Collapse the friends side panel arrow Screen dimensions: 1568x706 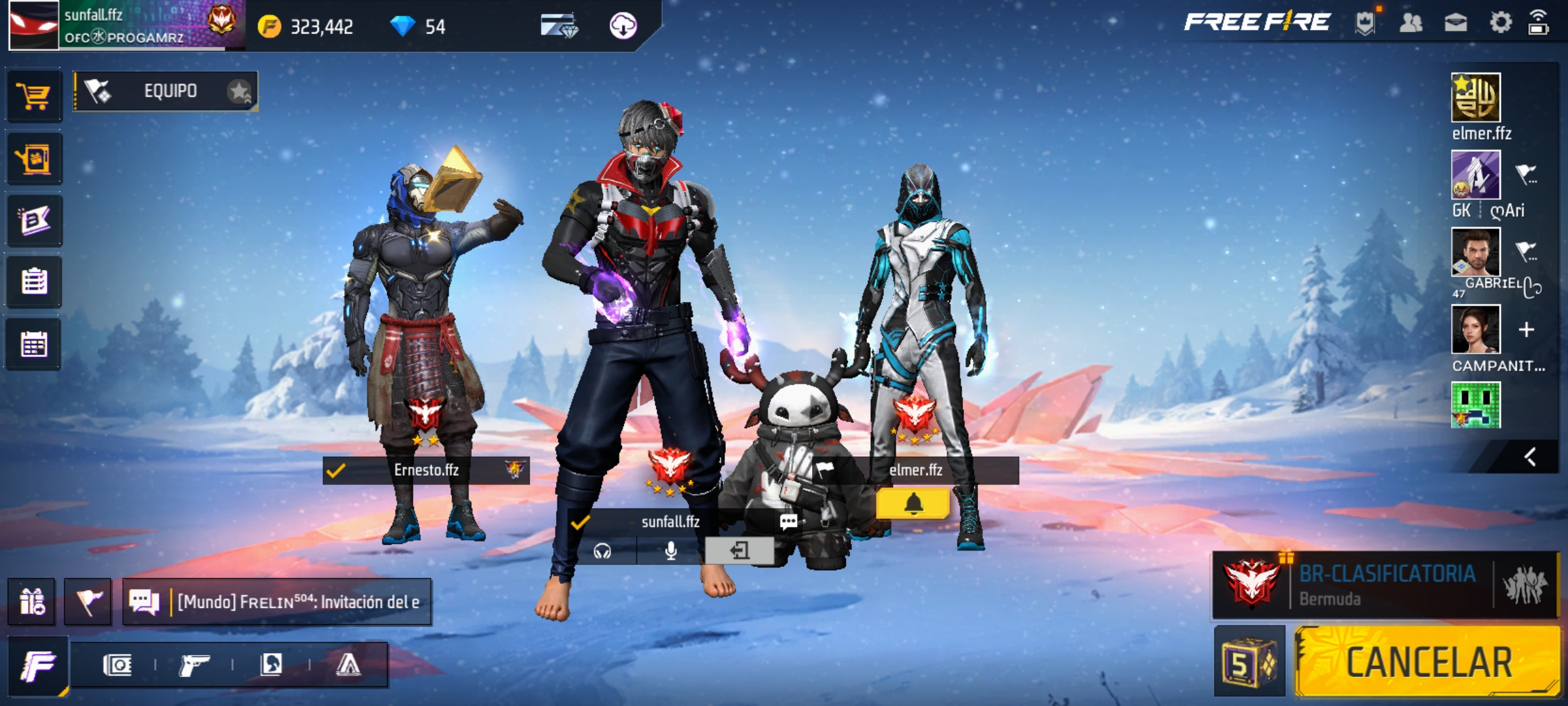pos(1530,457)
